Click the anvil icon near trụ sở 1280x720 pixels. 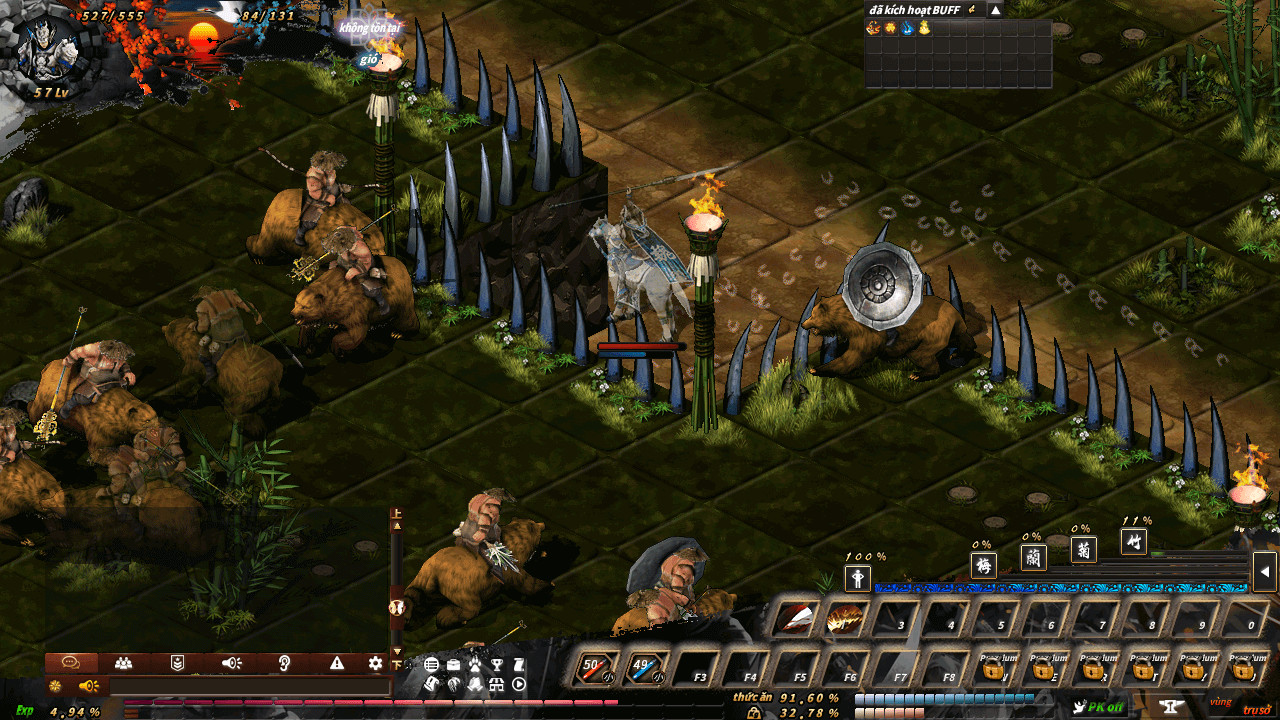[1171, 705]
